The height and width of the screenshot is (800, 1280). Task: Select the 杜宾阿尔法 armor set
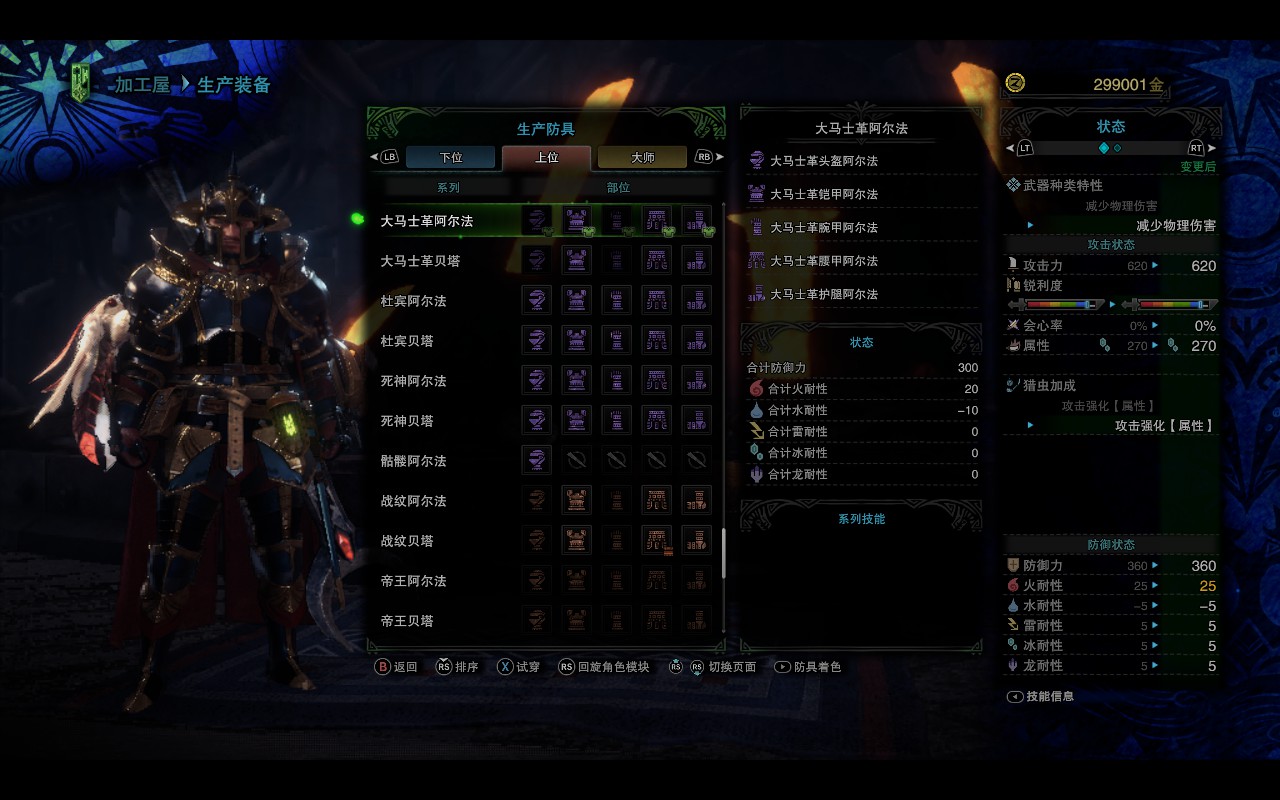click(413, 301)
